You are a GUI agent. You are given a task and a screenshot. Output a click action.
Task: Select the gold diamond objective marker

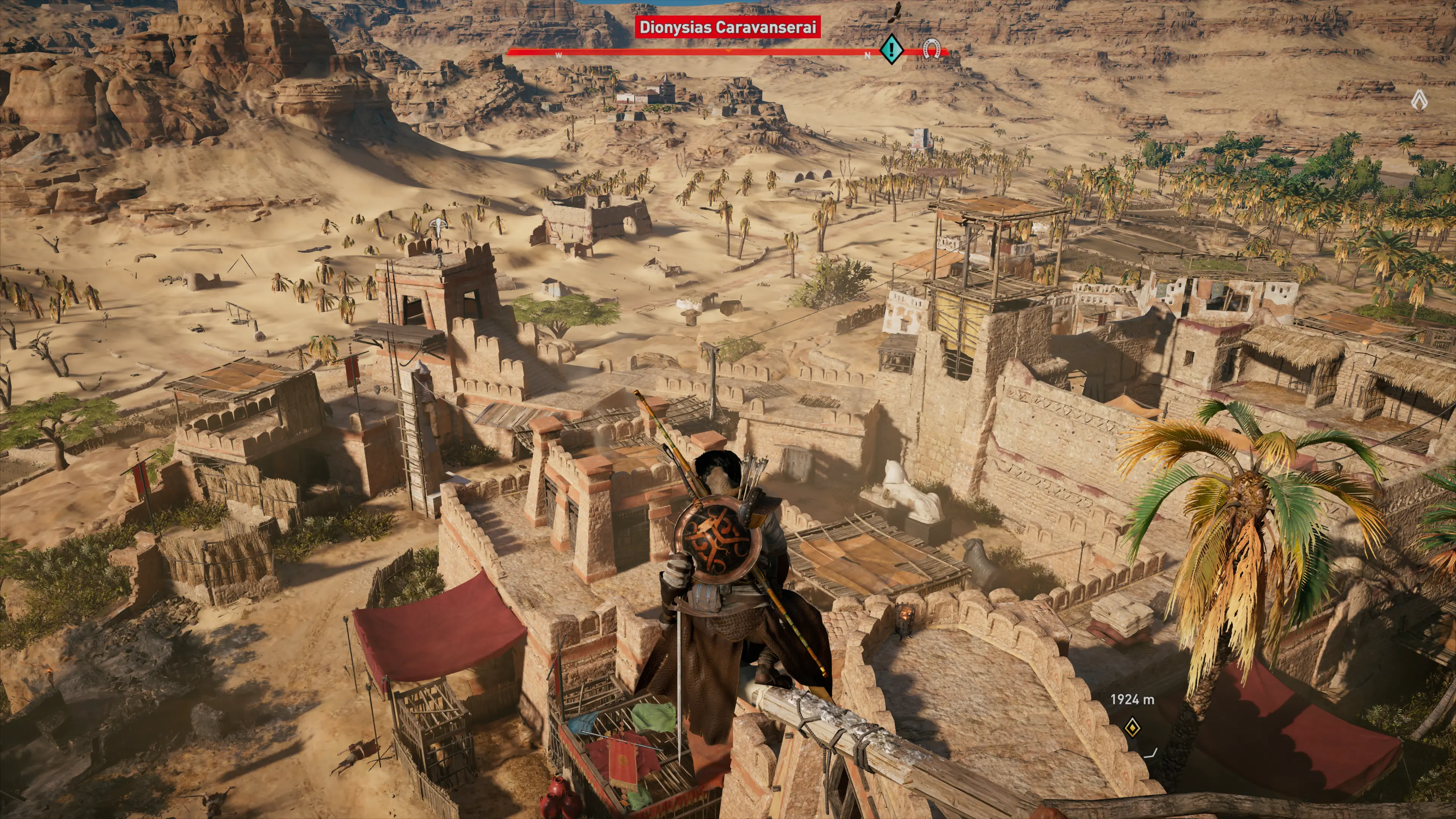pyautogui.click(x=1131, y=728)
